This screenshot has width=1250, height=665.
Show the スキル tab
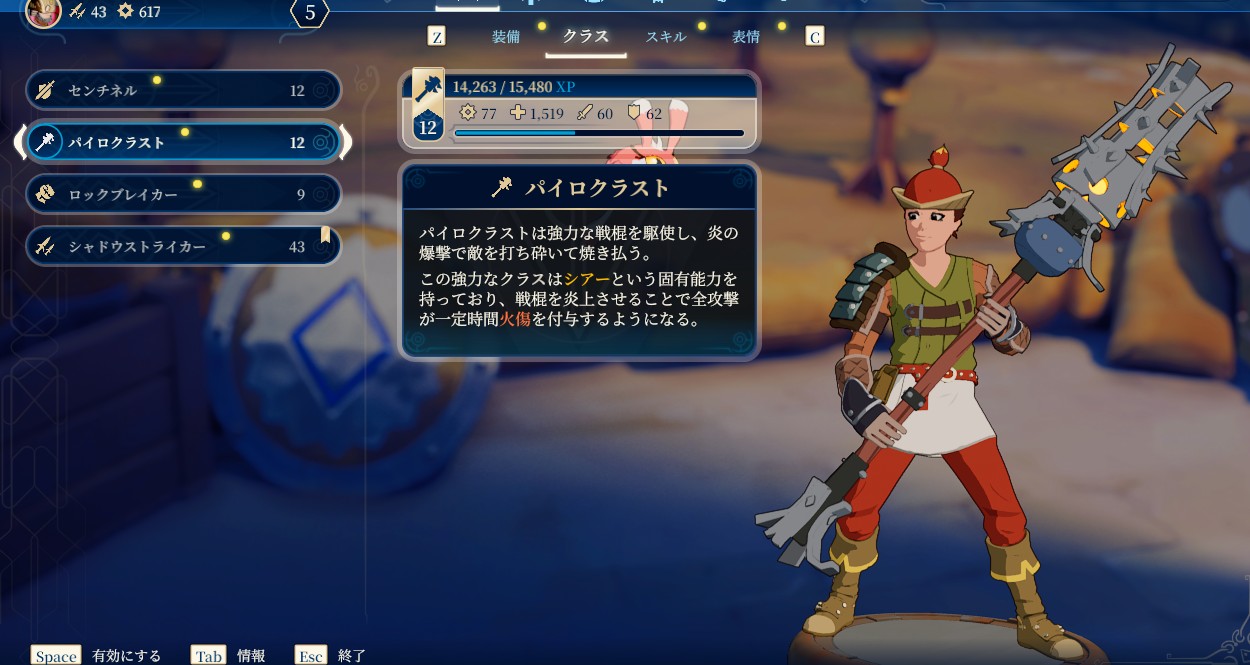666,37
